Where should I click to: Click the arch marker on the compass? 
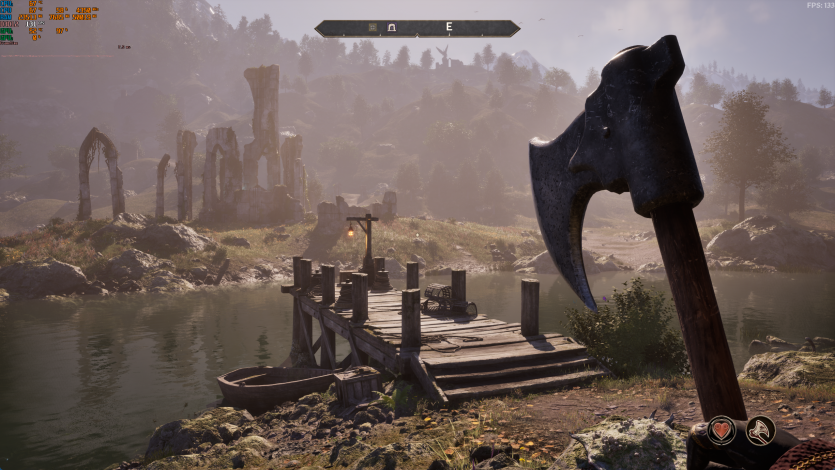click(392, 28)
